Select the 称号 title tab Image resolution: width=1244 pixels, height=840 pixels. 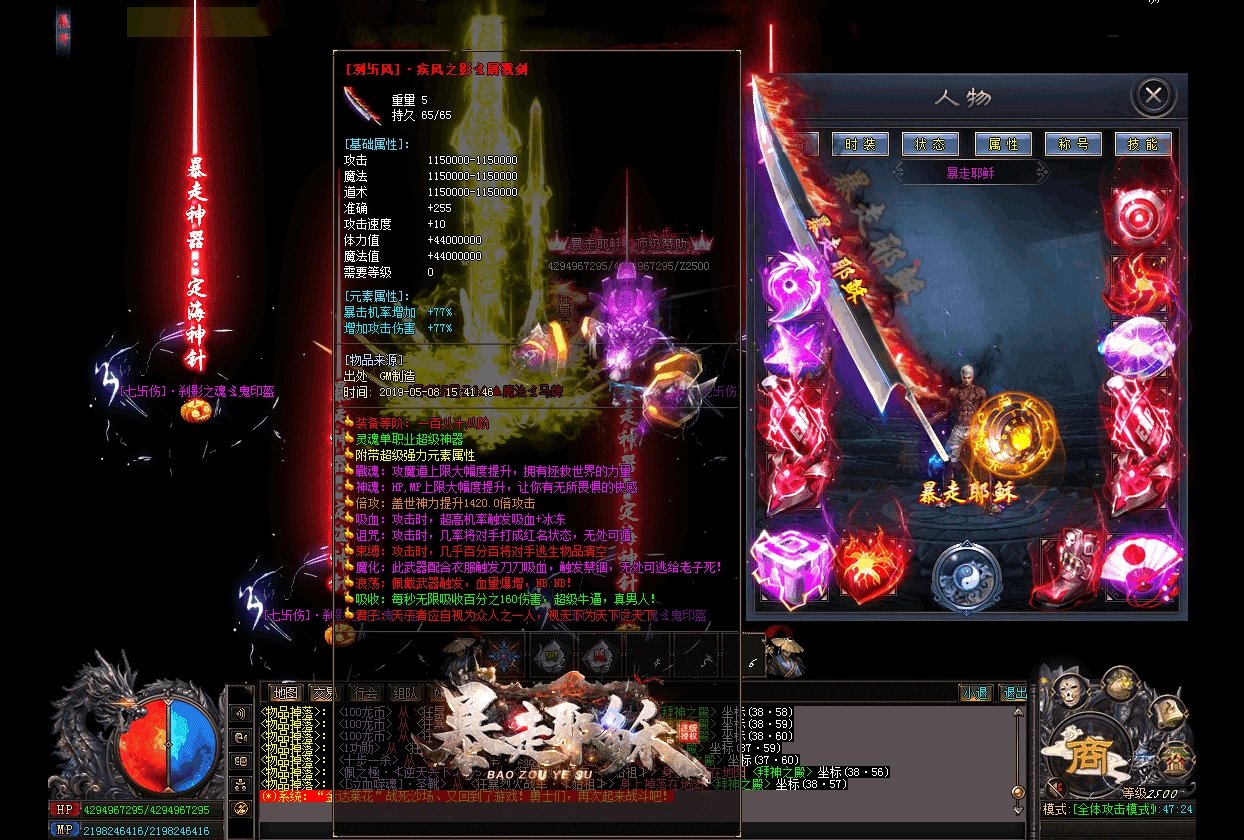1073,144
